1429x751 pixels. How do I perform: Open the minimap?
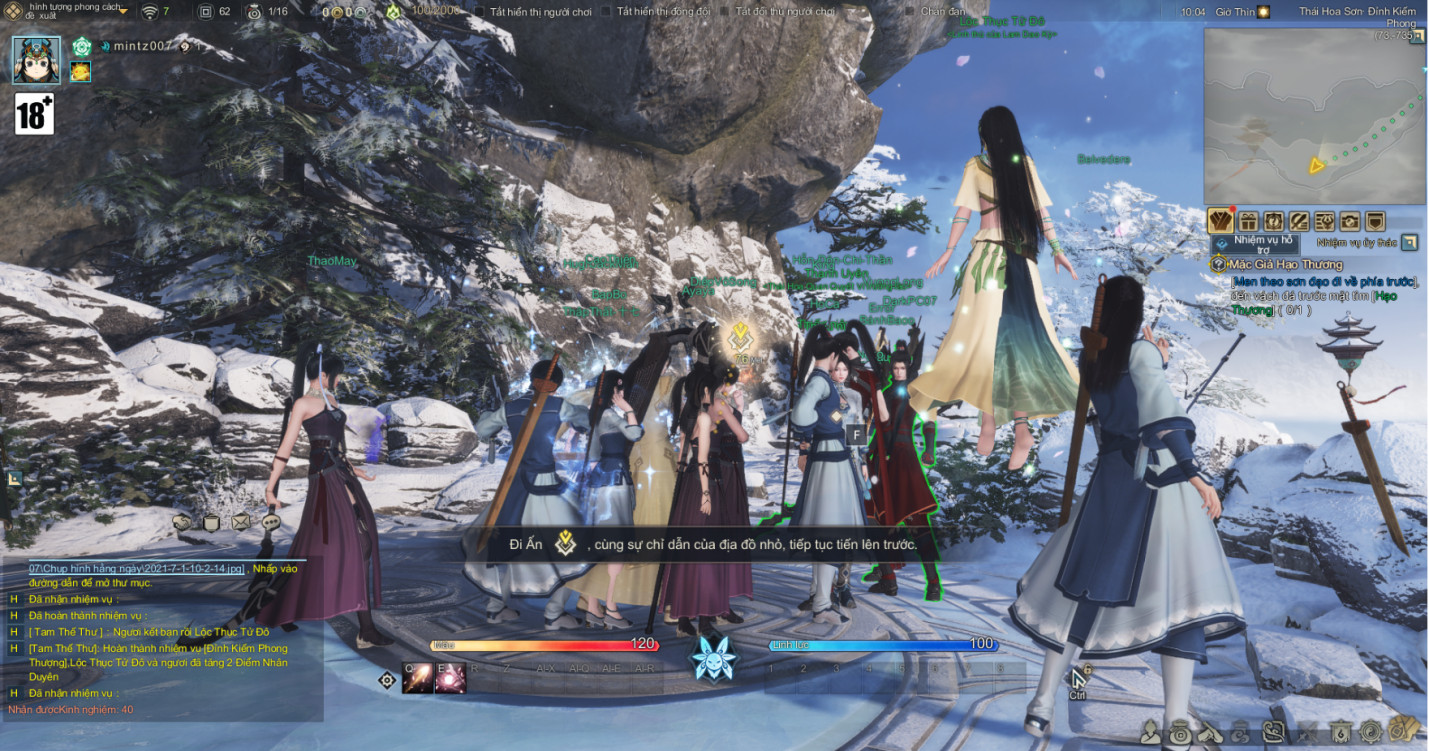pyautogui.click(x=1314, y=116)
